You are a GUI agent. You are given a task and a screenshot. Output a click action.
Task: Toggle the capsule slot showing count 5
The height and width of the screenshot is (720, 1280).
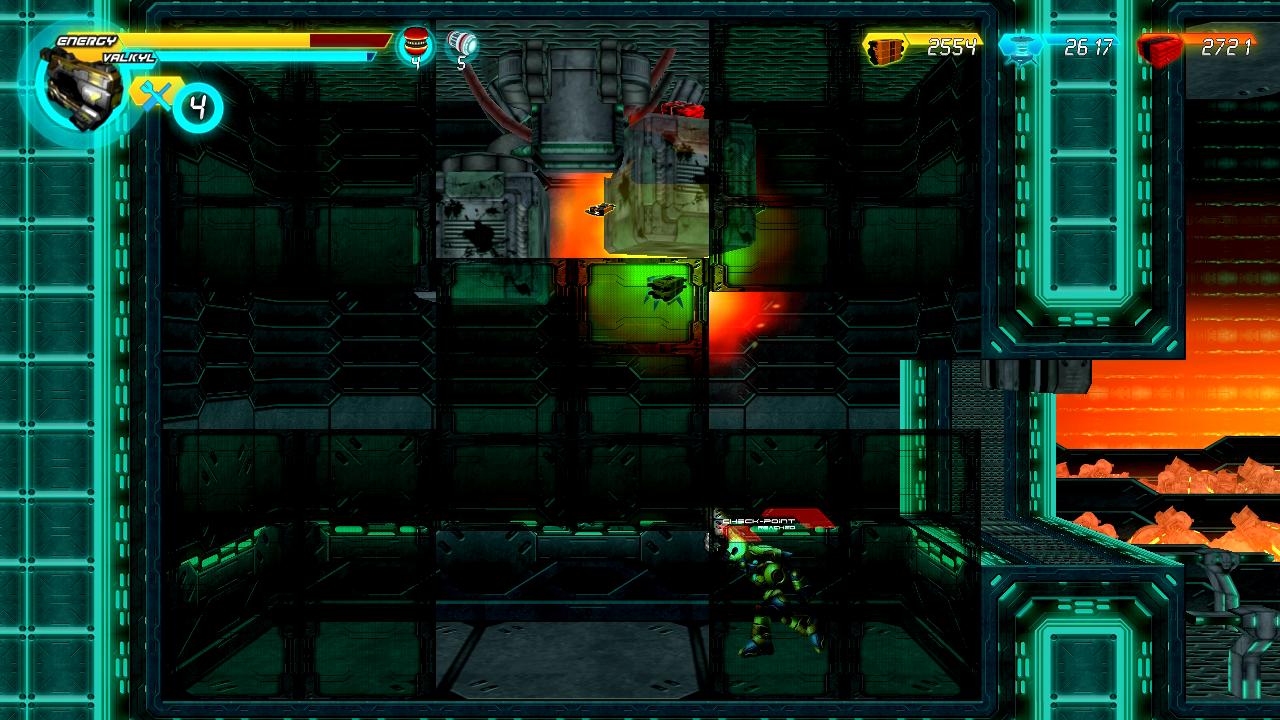(463, 45)
